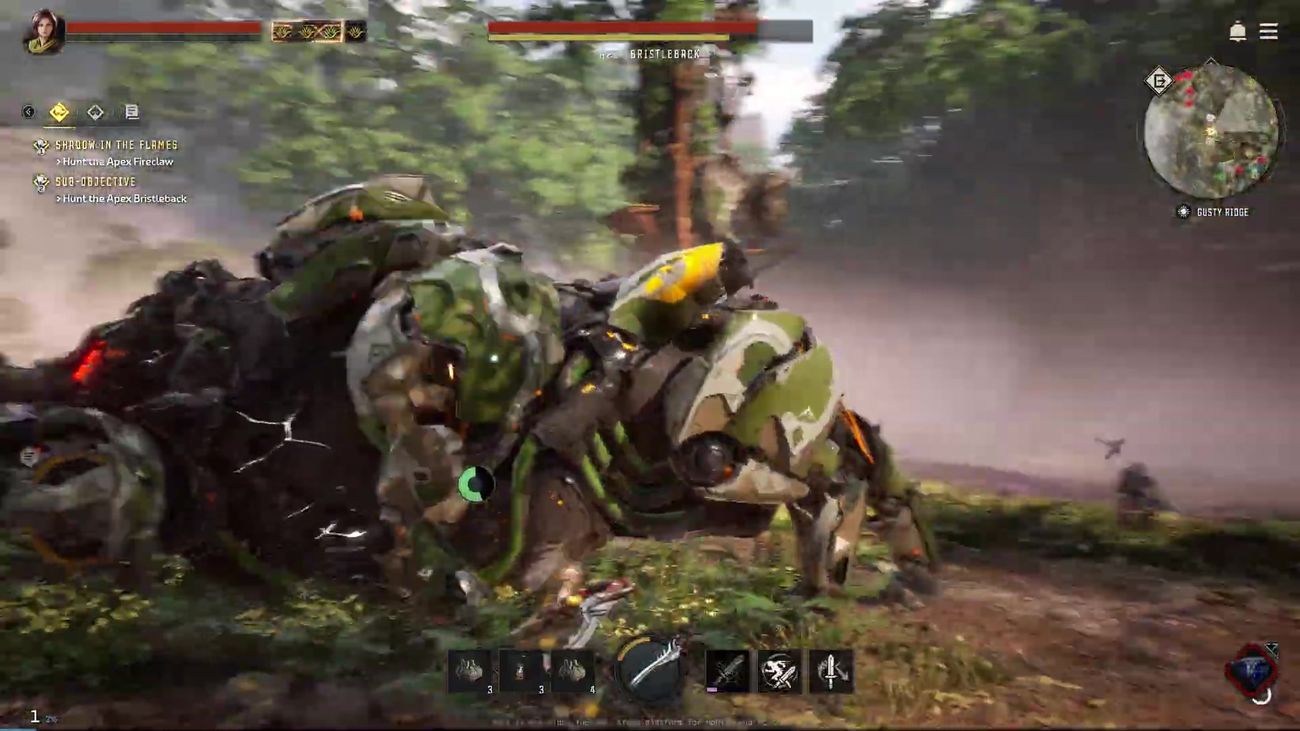Select the Hunt the Apex Bristleback sub-objective
The width and height of the screenshot is (1300, 731).
[x=124, y=199]
